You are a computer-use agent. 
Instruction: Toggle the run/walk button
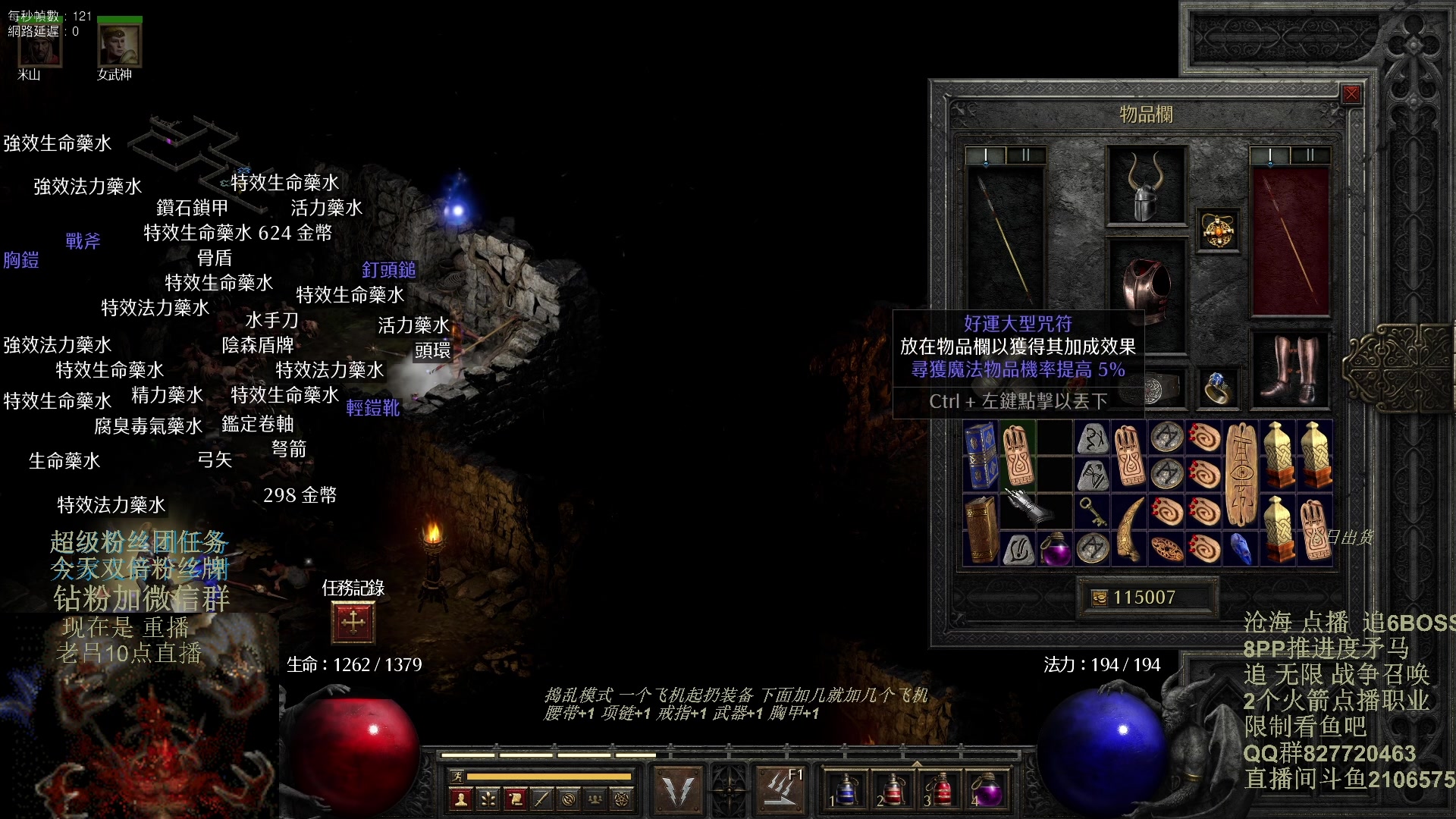coord(457,776)
